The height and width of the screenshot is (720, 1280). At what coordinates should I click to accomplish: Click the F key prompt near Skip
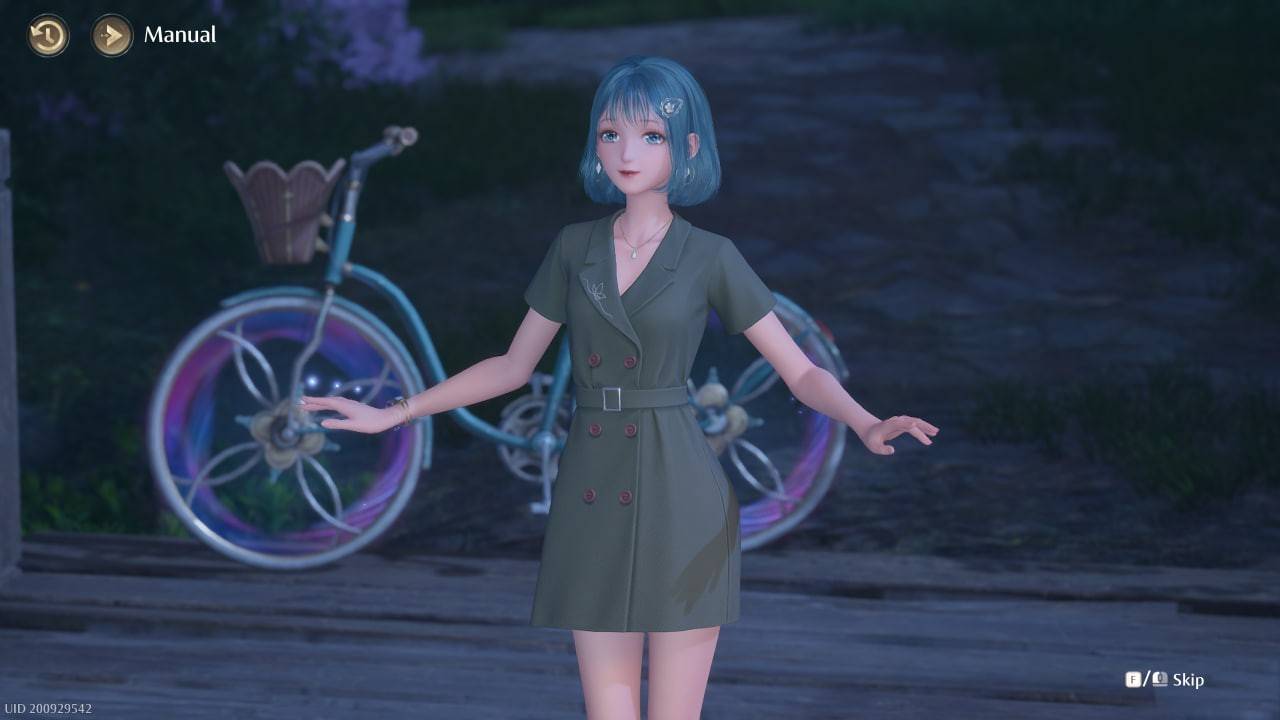tap(1133, 678)
